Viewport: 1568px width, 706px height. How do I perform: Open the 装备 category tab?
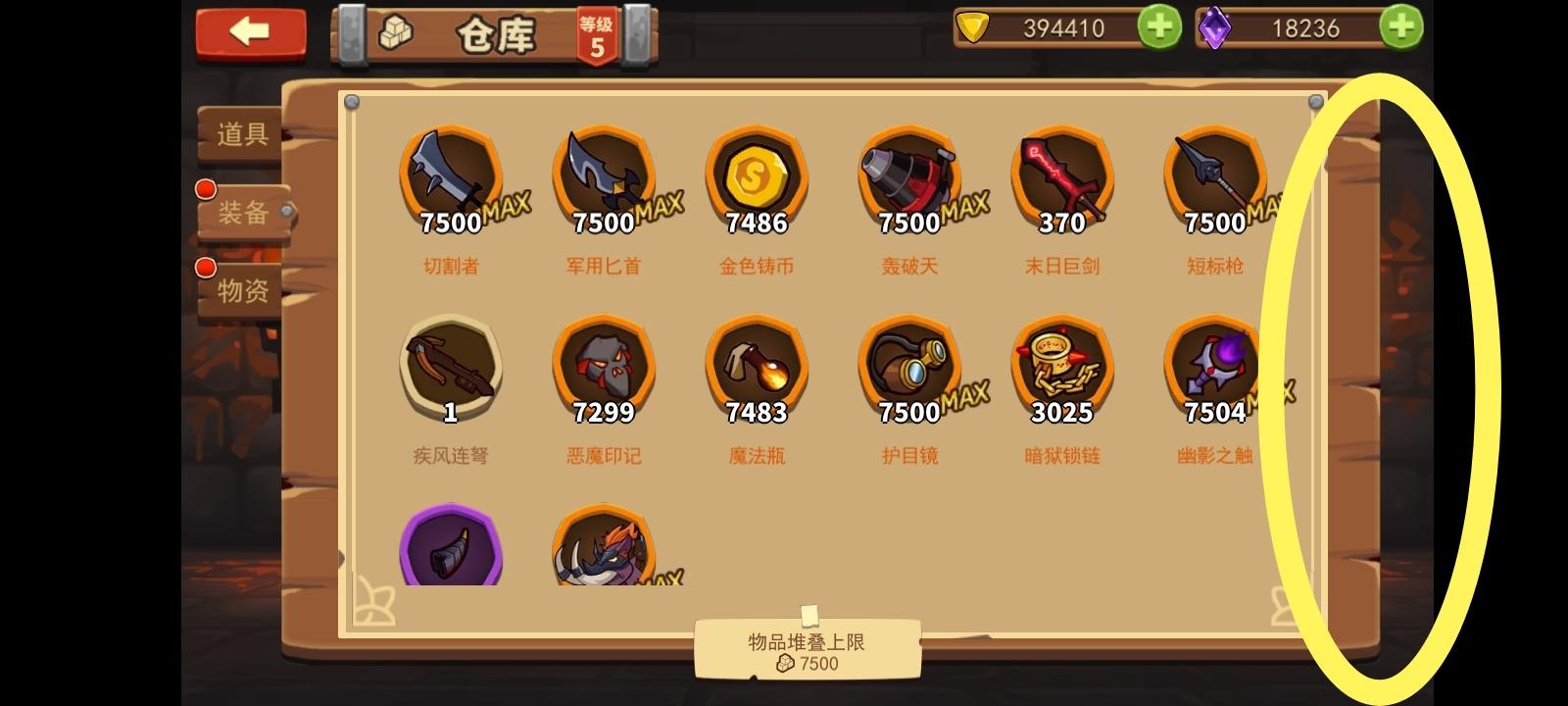tap(241, 214)
